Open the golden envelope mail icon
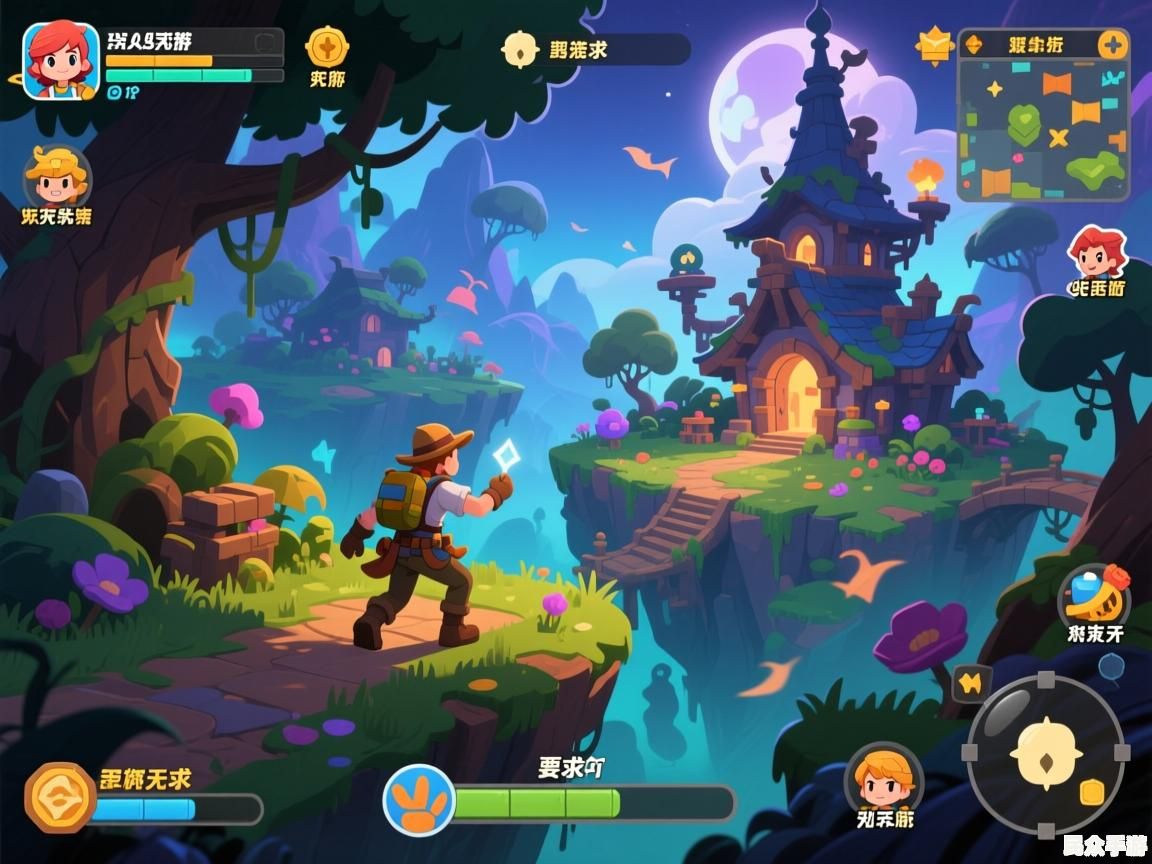The width and height of the screenshot is (1152, 864). (x=935, y=45)
